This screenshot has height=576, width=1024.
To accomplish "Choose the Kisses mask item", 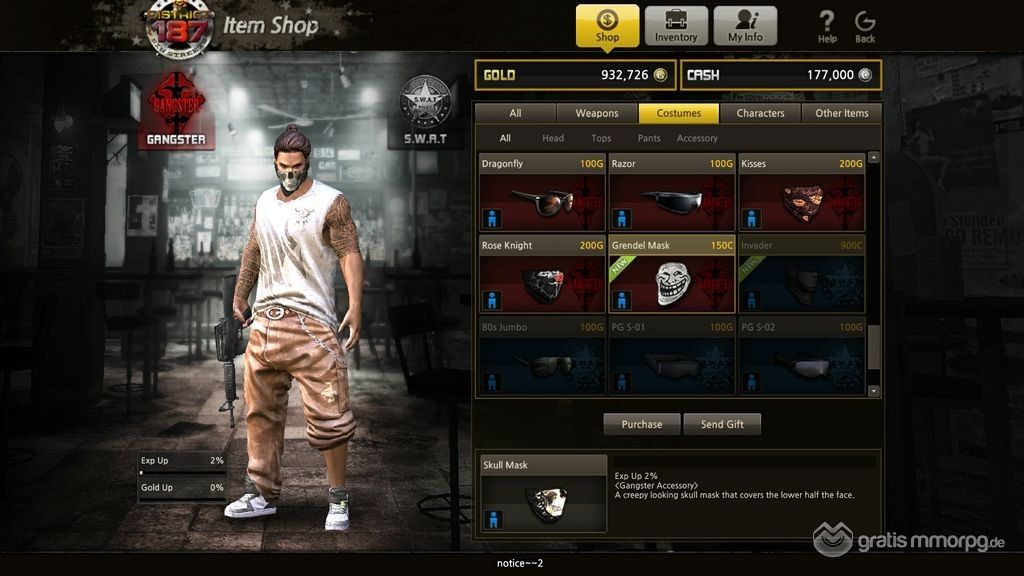I will (802, 193).
